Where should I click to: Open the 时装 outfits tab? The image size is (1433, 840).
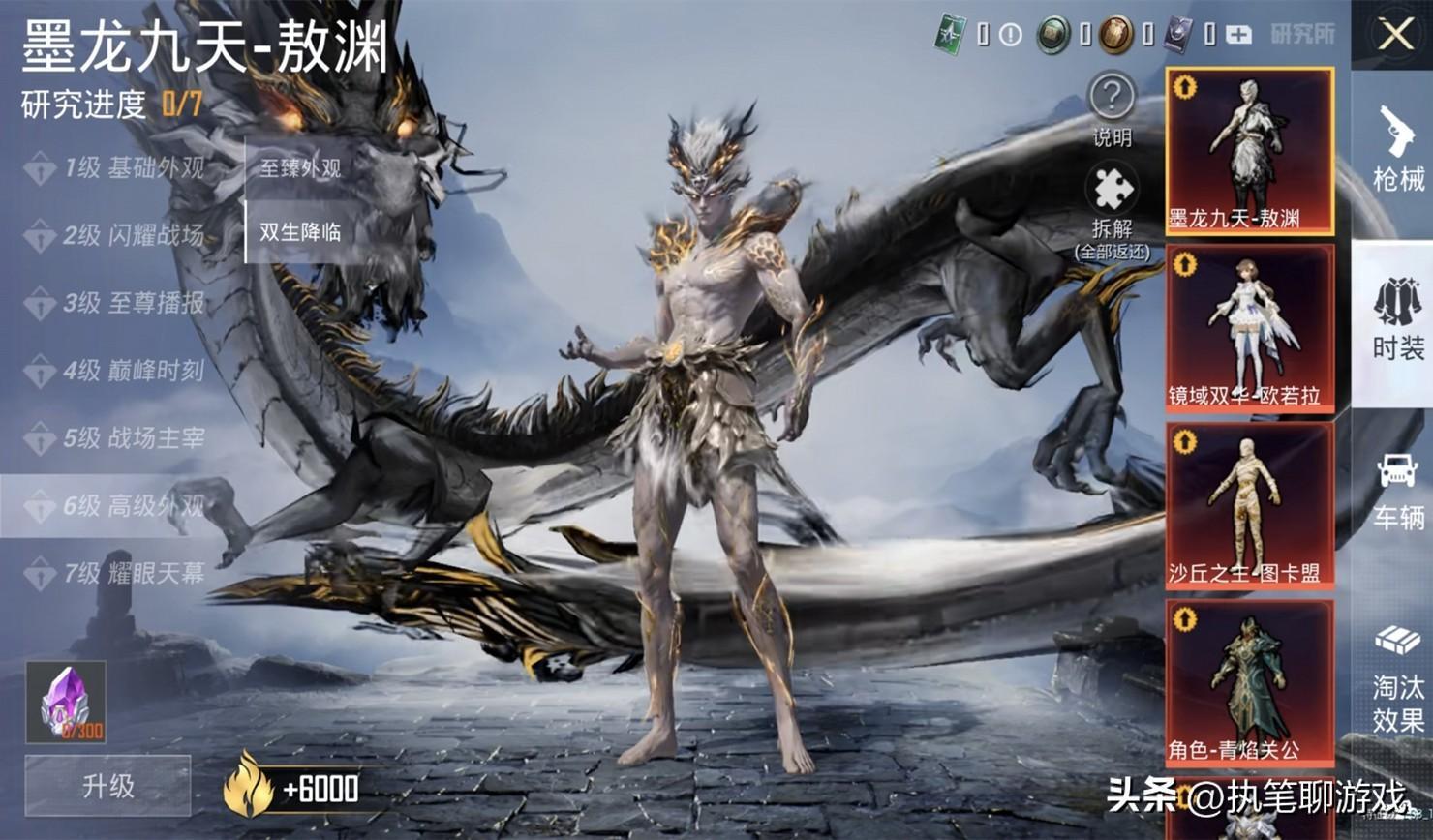(1397, 319)
